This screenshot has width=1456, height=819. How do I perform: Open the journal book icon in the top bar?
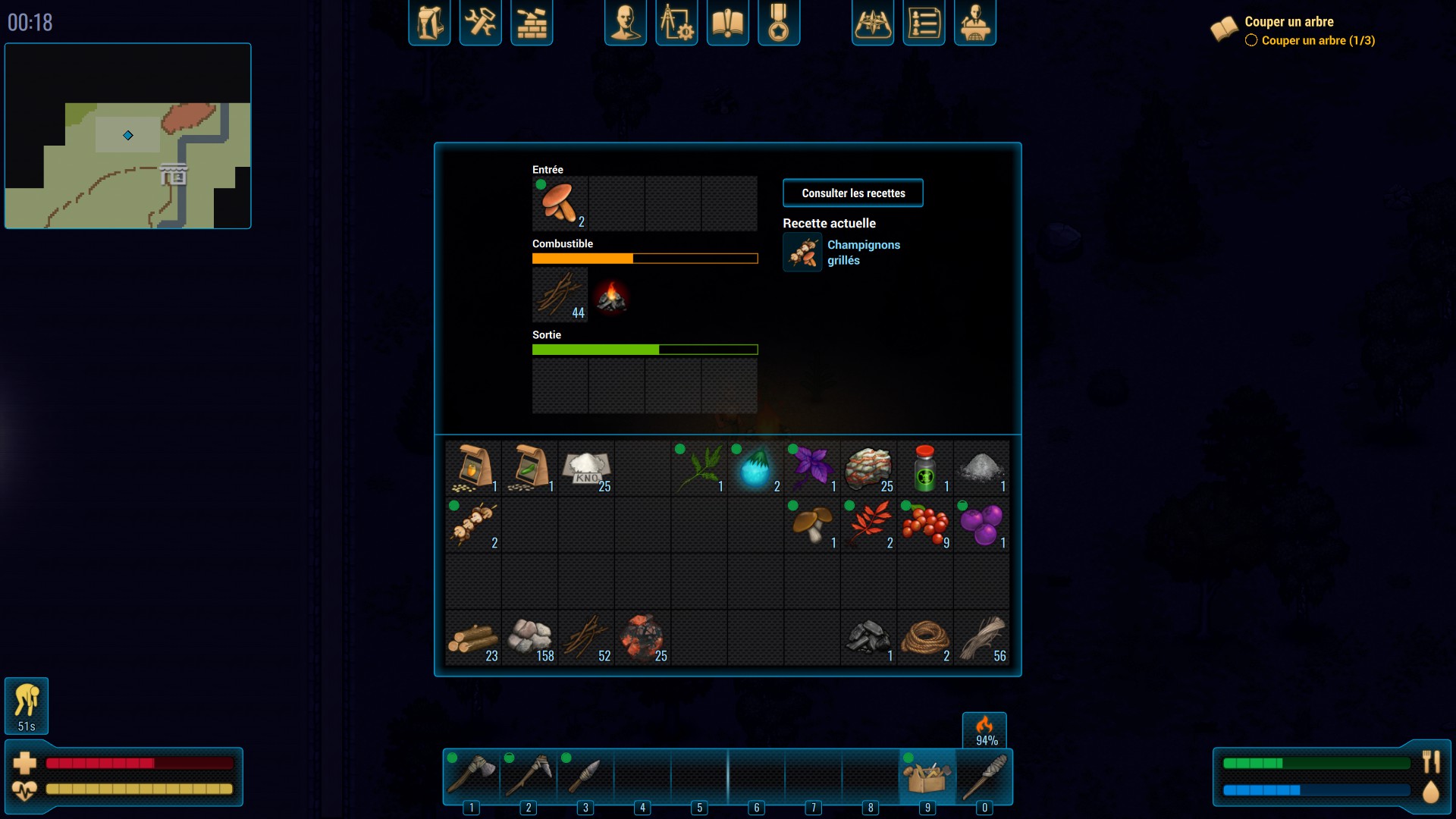click(727, 23)
